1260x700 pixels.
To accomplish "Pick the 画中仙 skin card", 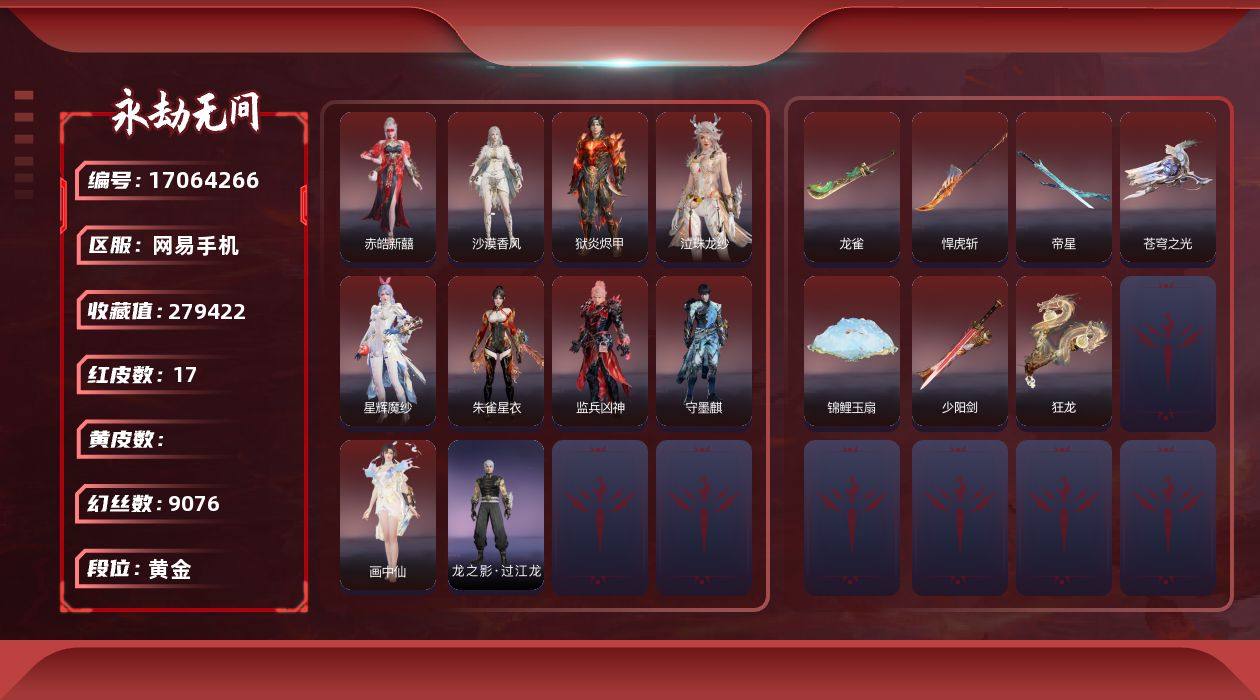I will click(x=388, y=515).
